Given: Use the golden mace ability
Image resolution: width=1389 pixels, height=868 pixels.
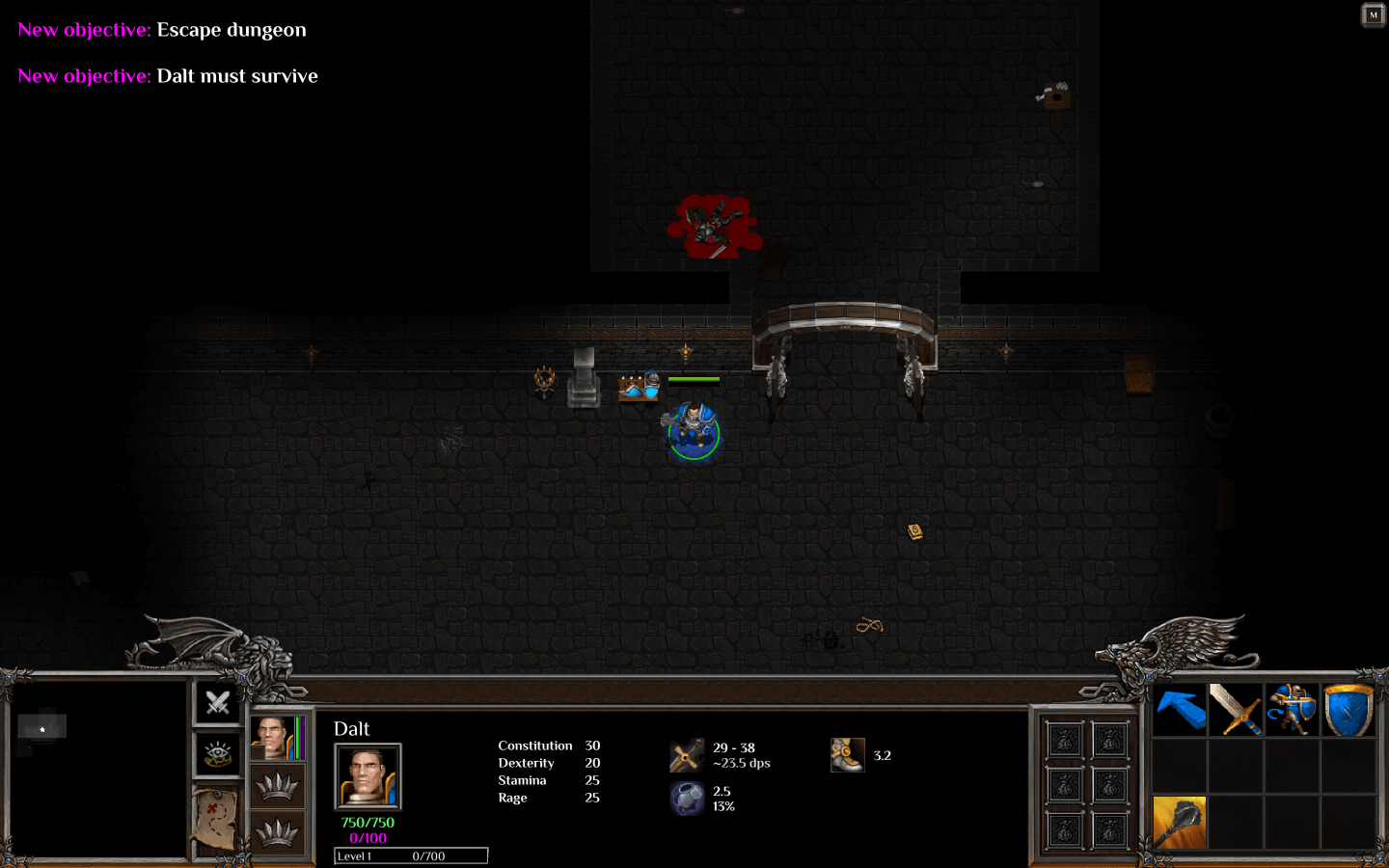Looking at the screenshot, I should click(1180, 823).
